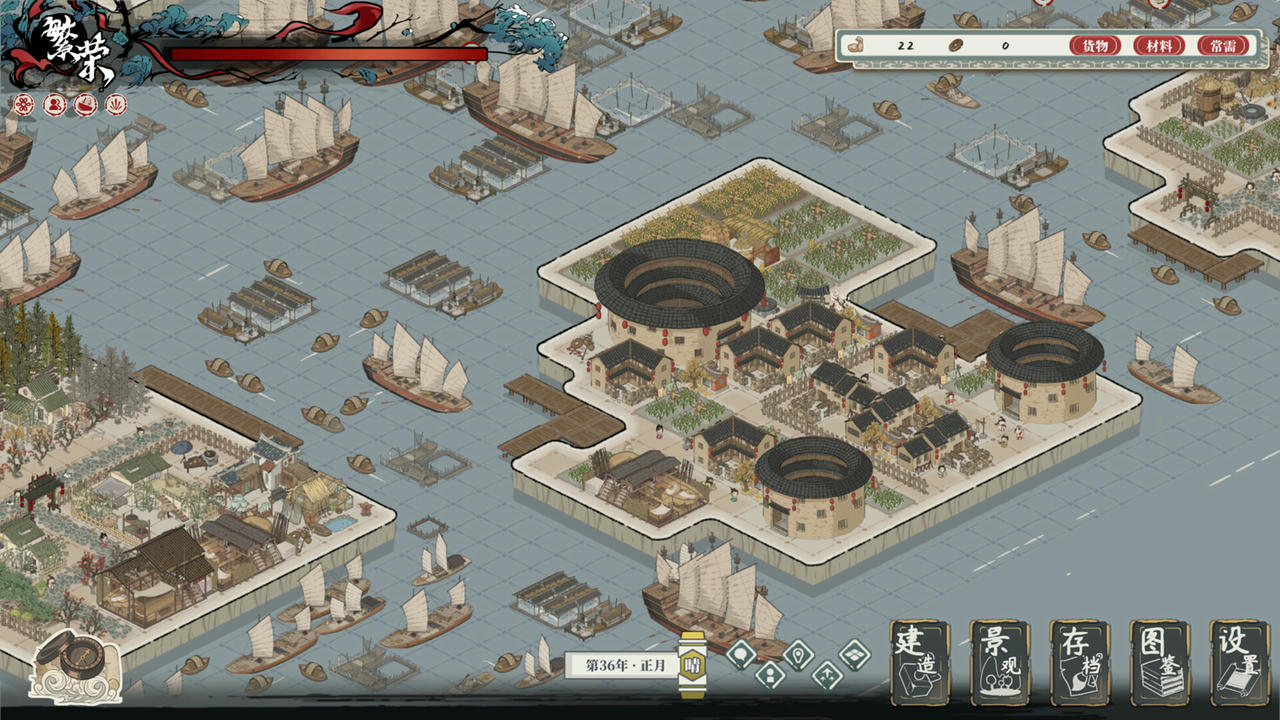Screen dimensions: 1280x720
Task: Click the upward arrow diamond icon
Action: pos(826,675)
